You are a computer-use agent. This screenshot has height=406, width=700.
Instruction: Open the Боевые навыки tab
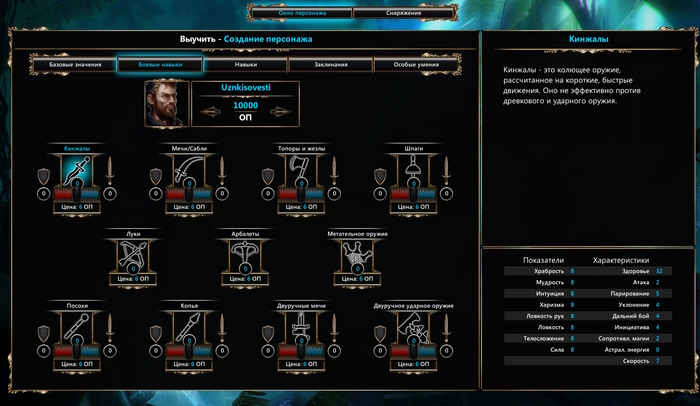point(160,64)
